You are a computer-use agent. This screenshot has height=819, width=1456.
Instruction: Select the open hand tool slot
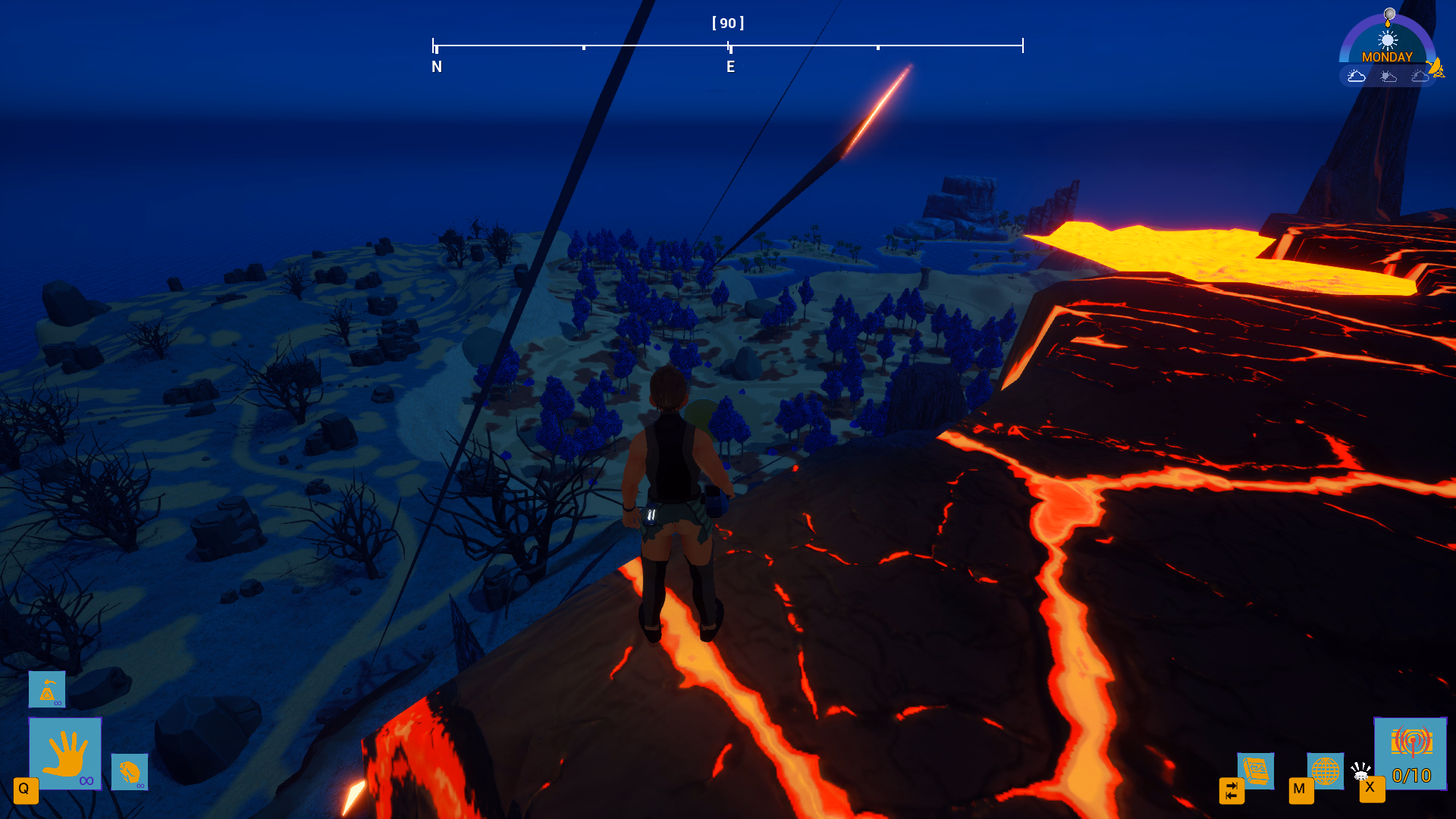(65, 753)
